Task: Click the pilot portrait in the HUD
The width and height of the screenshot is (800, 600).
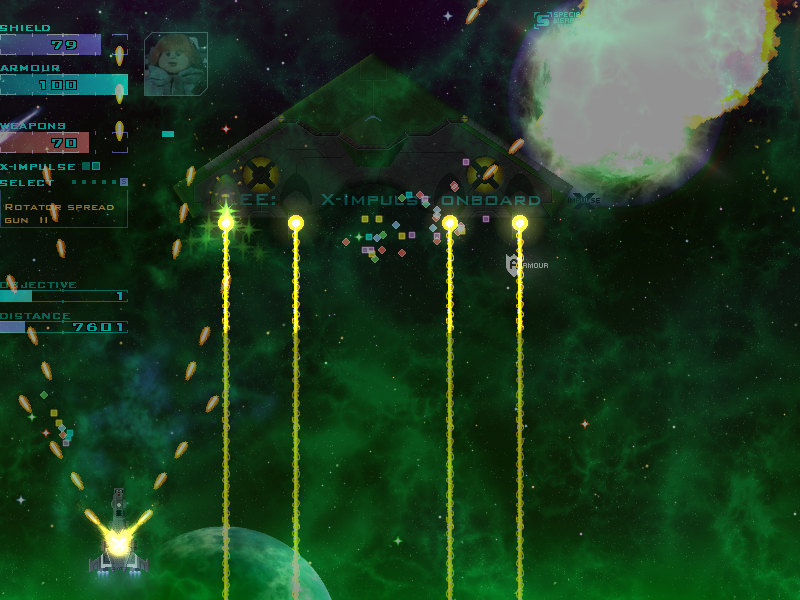Action: pyautogui.click(x=176, y=64)
